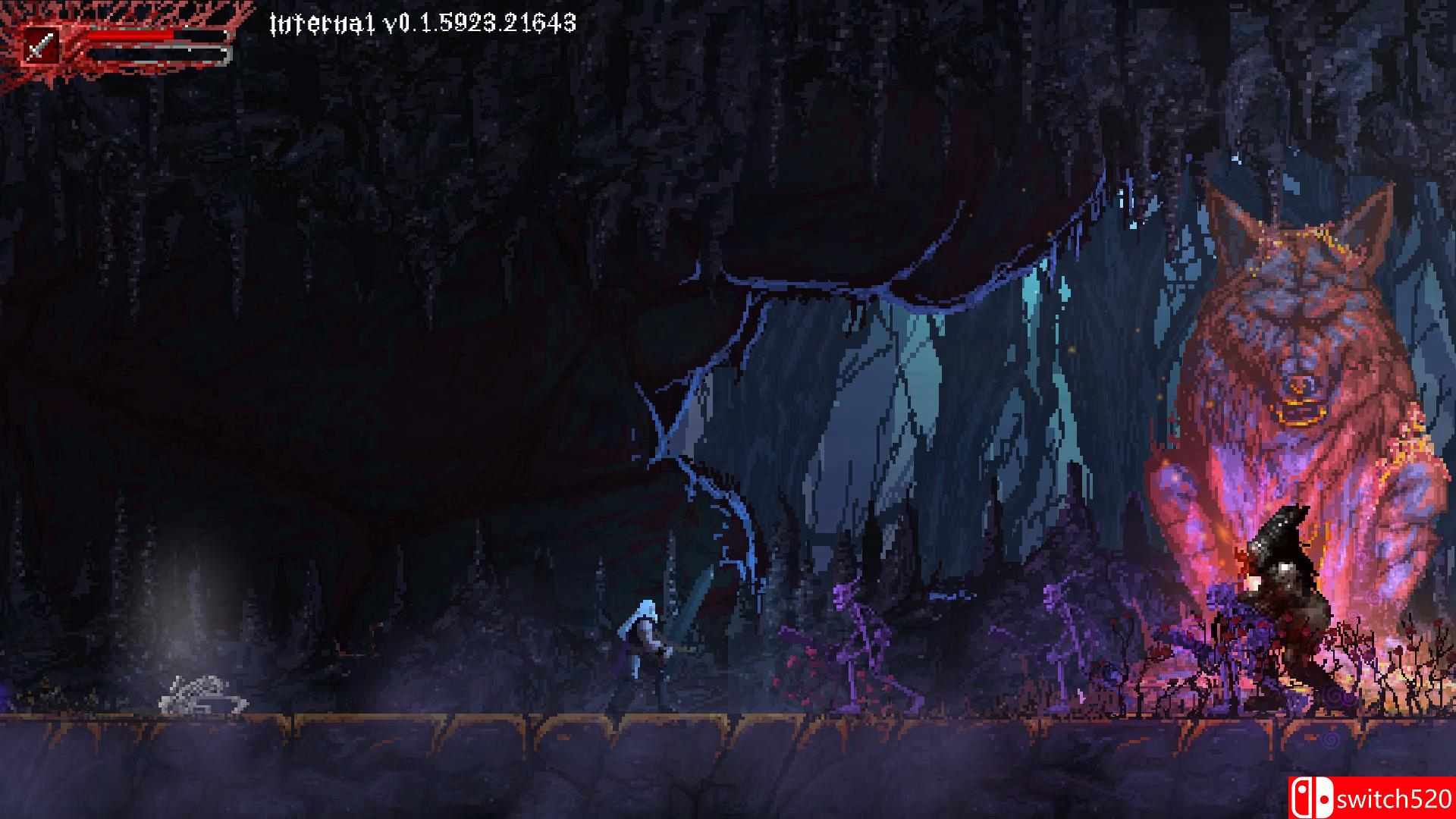Click the Internal v0.1.5923.21643 version label
This screenshot has width=1456, height=819.
[422, 23]
